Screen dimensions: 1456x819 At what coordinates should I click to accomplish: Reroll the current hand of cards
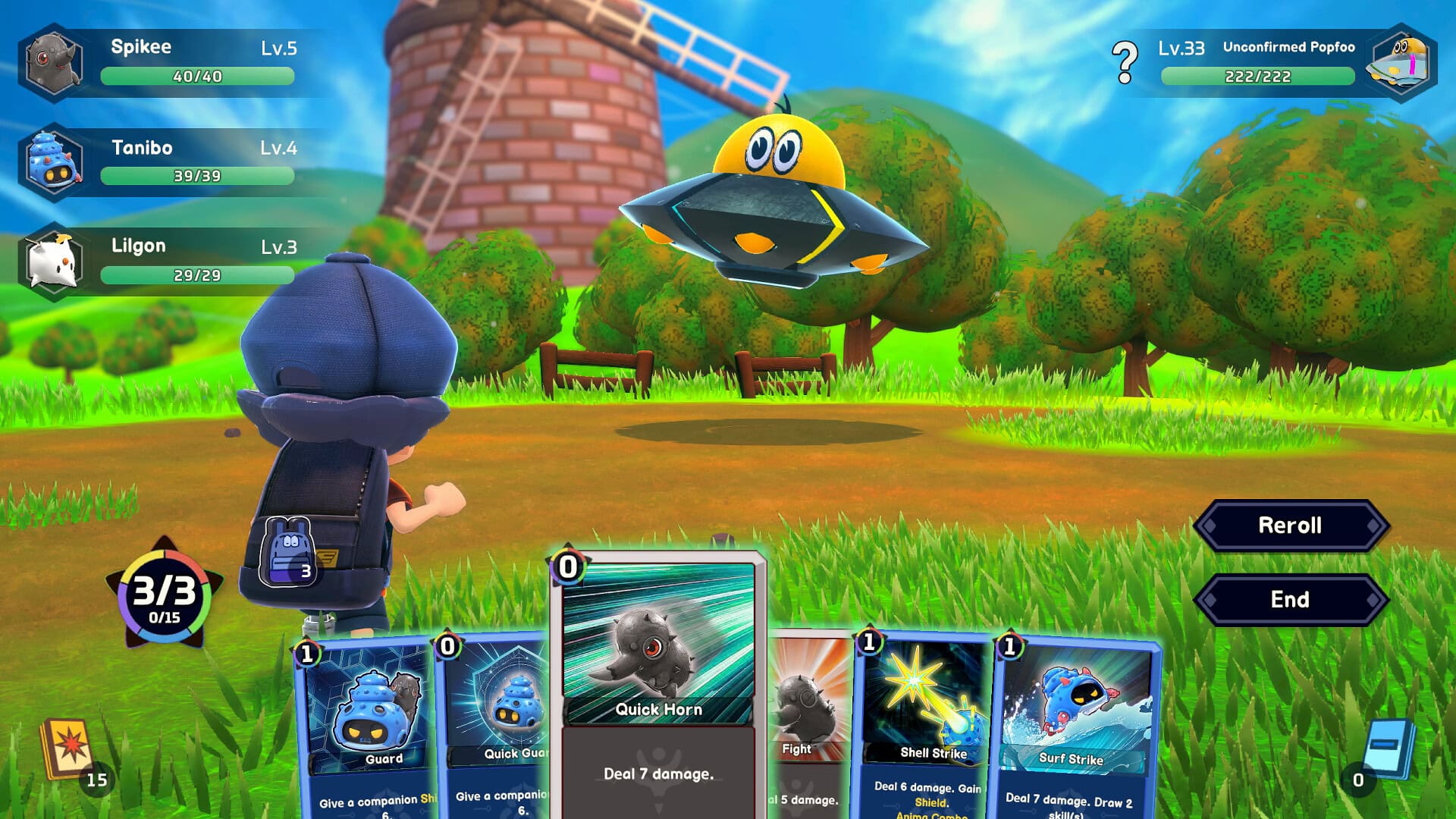(x=1290, y=526)
